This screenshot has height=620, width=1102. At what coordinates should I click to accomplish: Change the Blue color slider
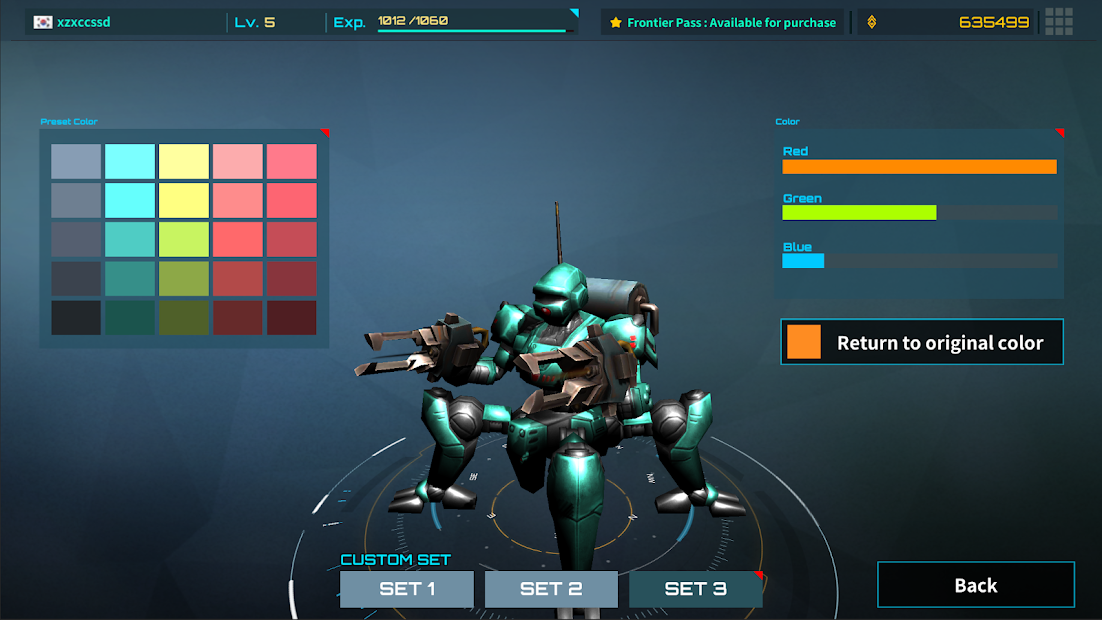tap(919, 261)
